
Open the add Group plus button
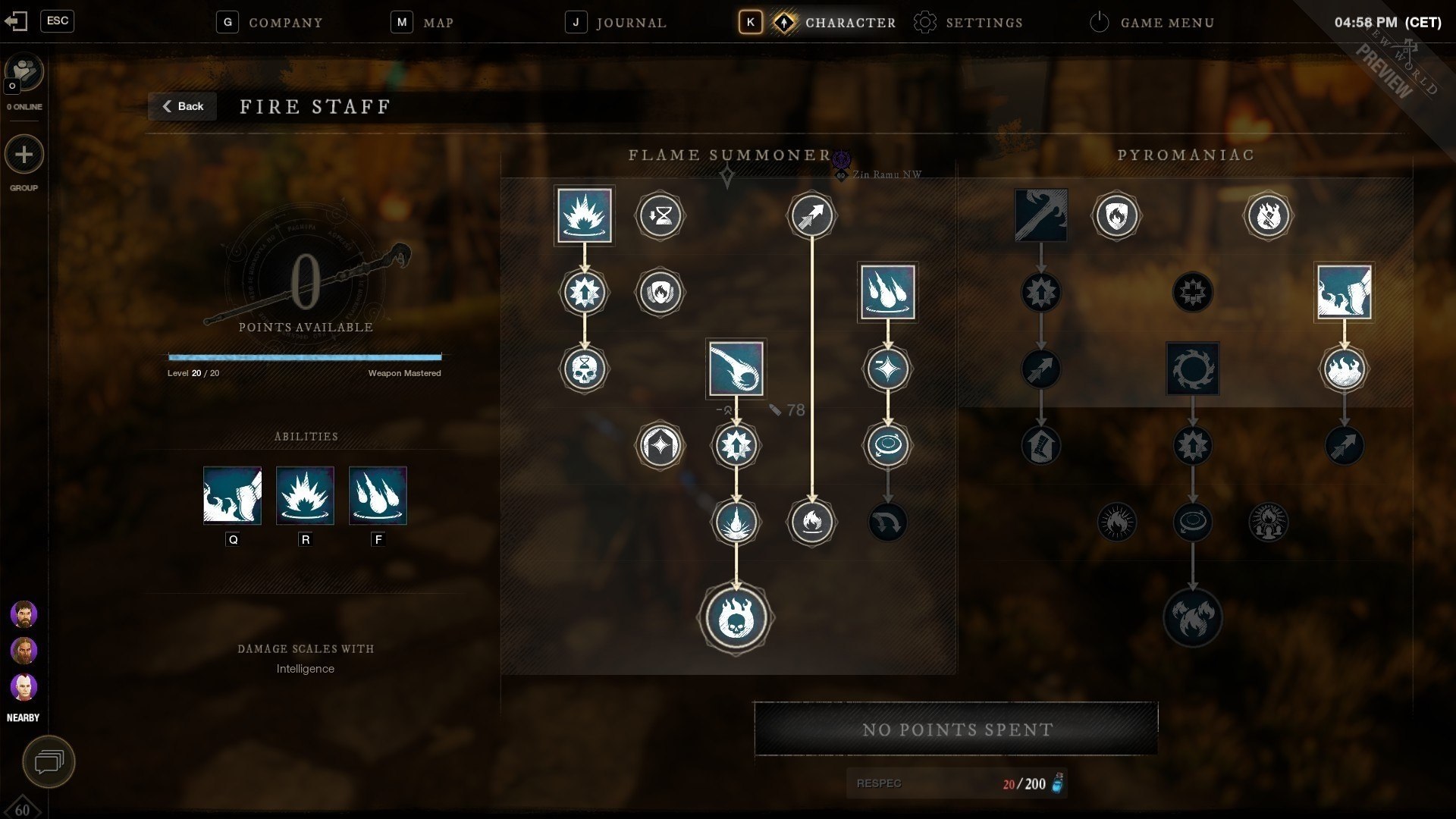click(24, 155)
